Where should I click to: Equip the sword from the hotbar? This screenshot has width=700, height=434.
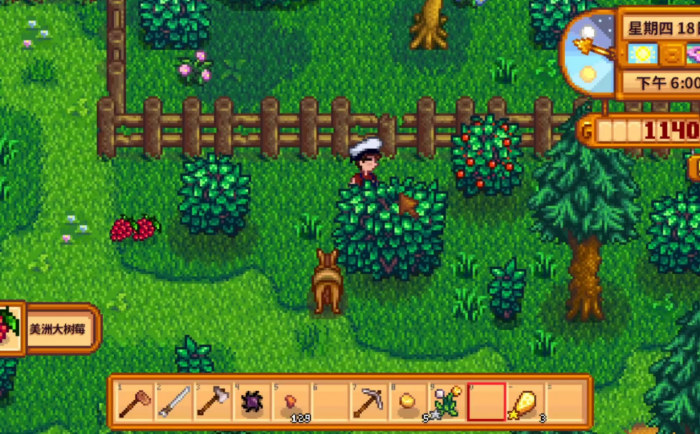[x=172, y=402]
